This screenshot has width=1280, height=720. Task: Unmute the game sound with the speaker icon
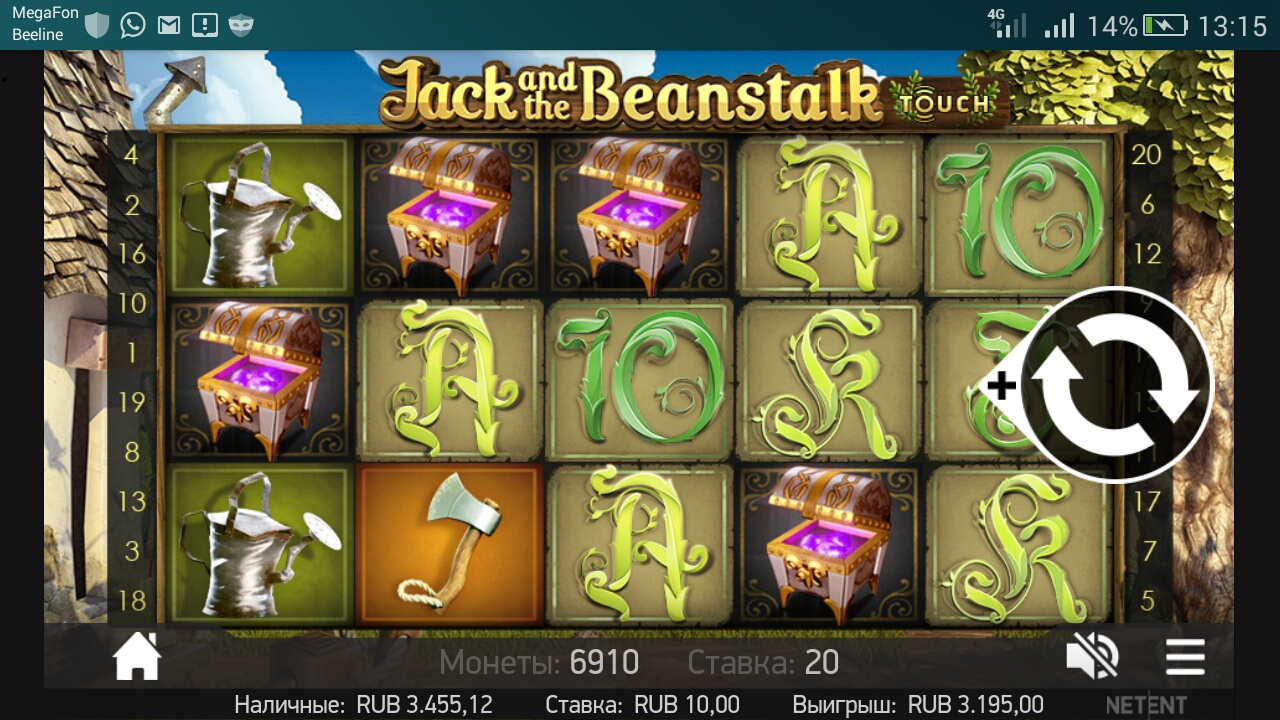tap(1092, 655)
